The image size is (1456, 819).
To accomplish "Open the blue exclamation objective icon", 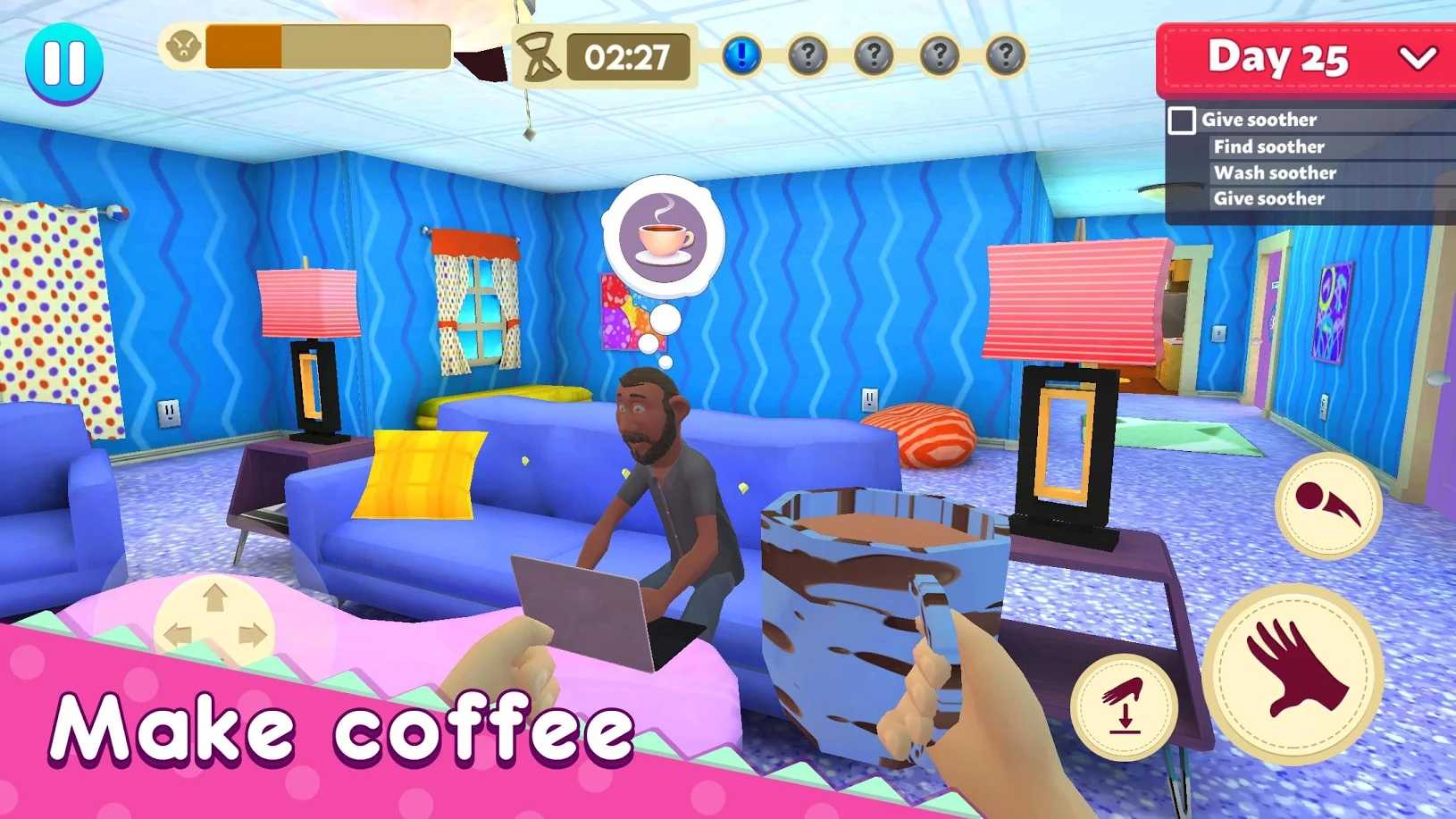I will tap(741, 54).
